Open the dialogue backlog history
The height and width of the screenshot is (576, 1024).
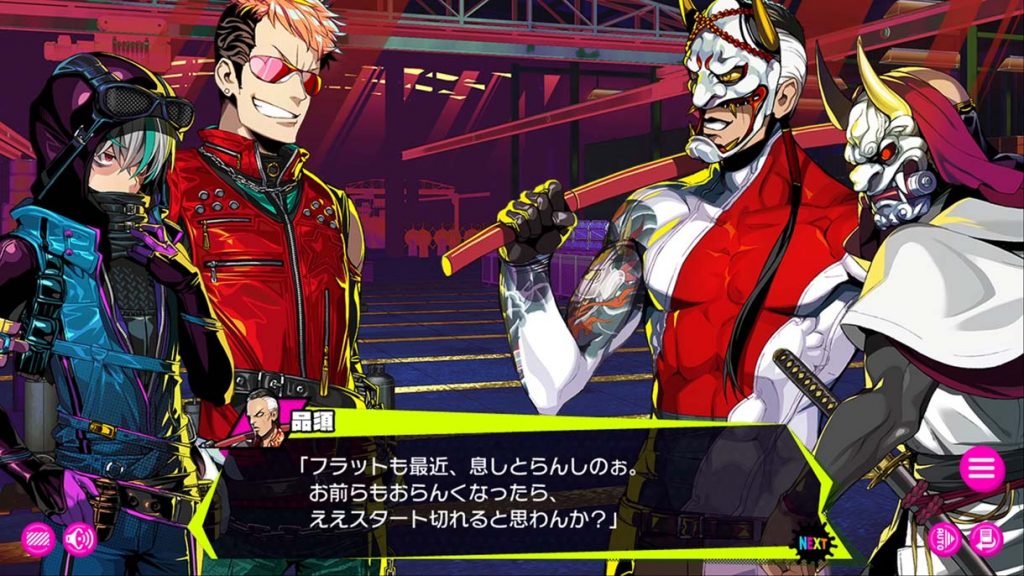point(986,540)
